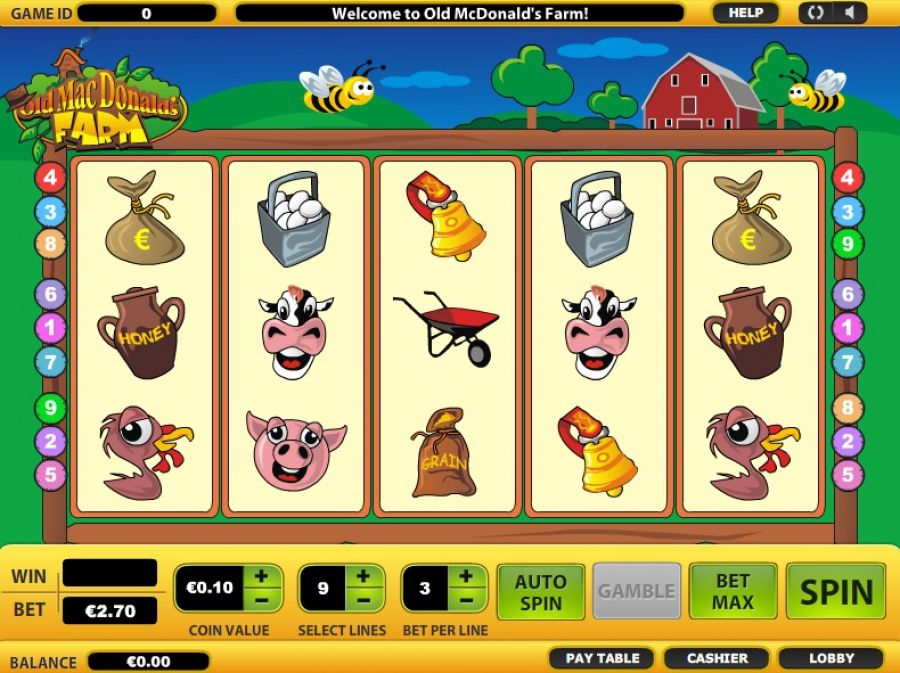Open the Help screen

[745, 13]
